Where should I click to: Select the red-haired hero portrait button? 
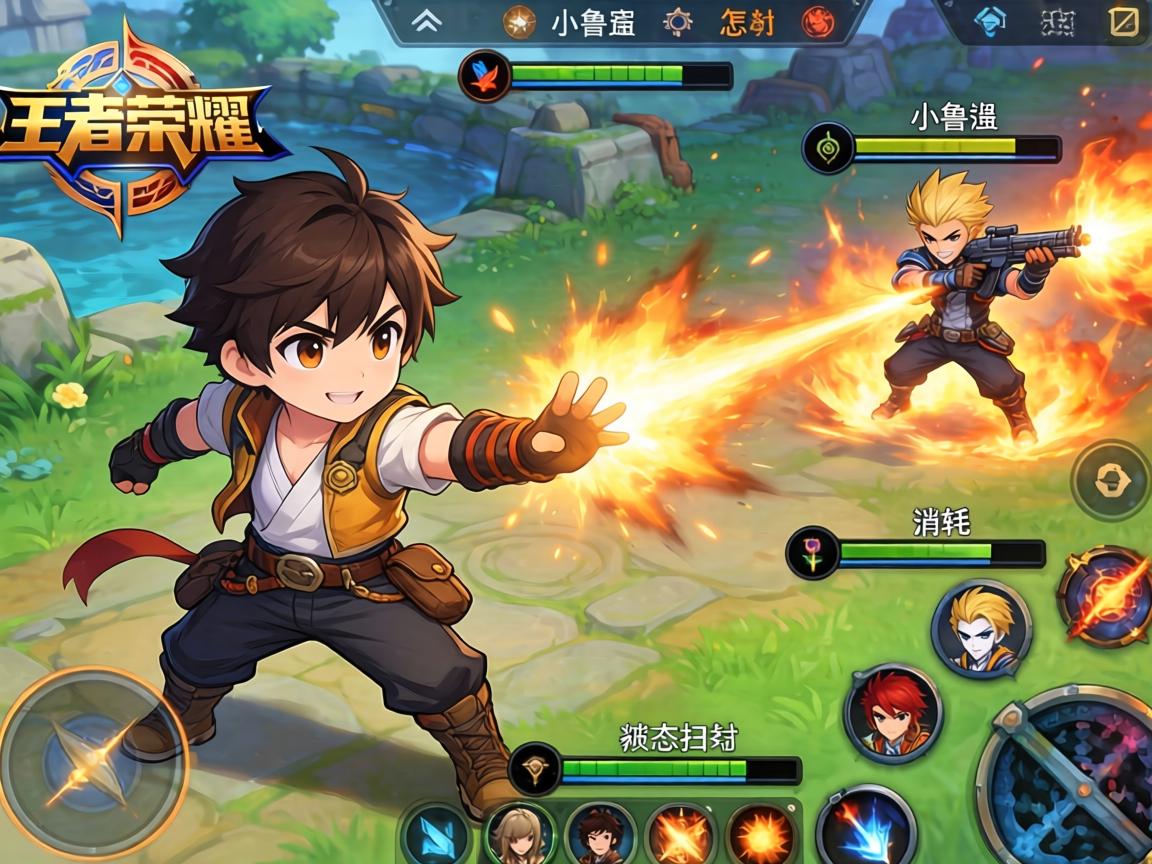coord(893,713)
